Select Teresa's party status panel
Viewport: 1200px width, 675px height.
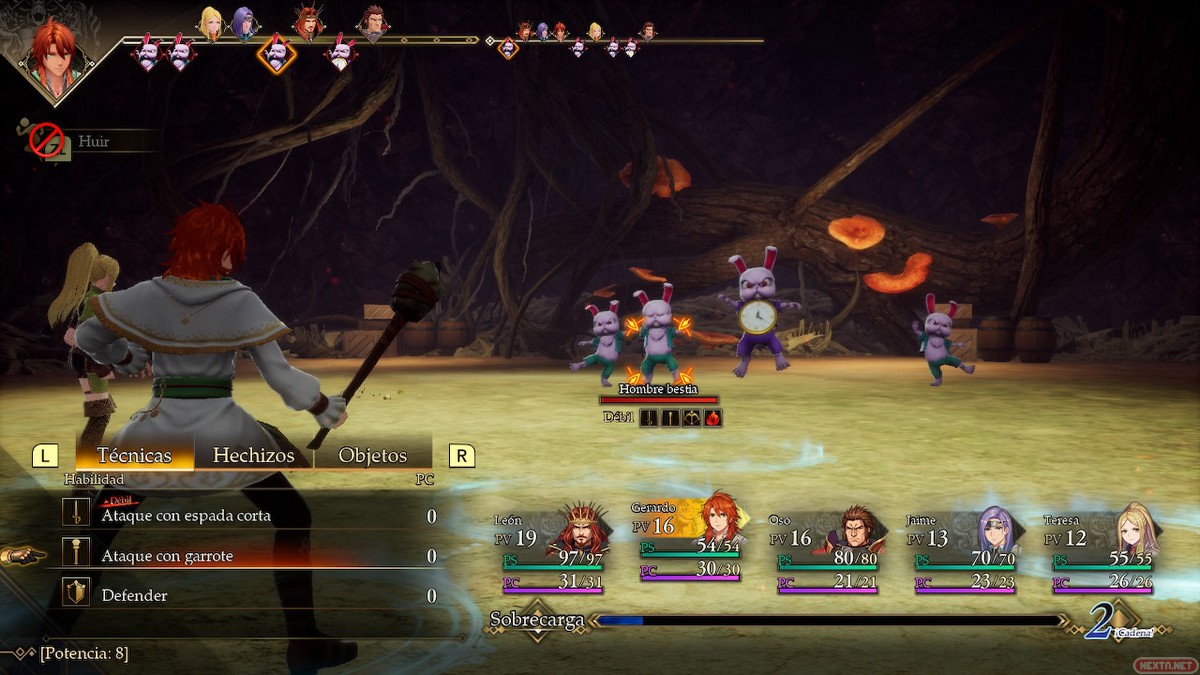[1102, 553]
